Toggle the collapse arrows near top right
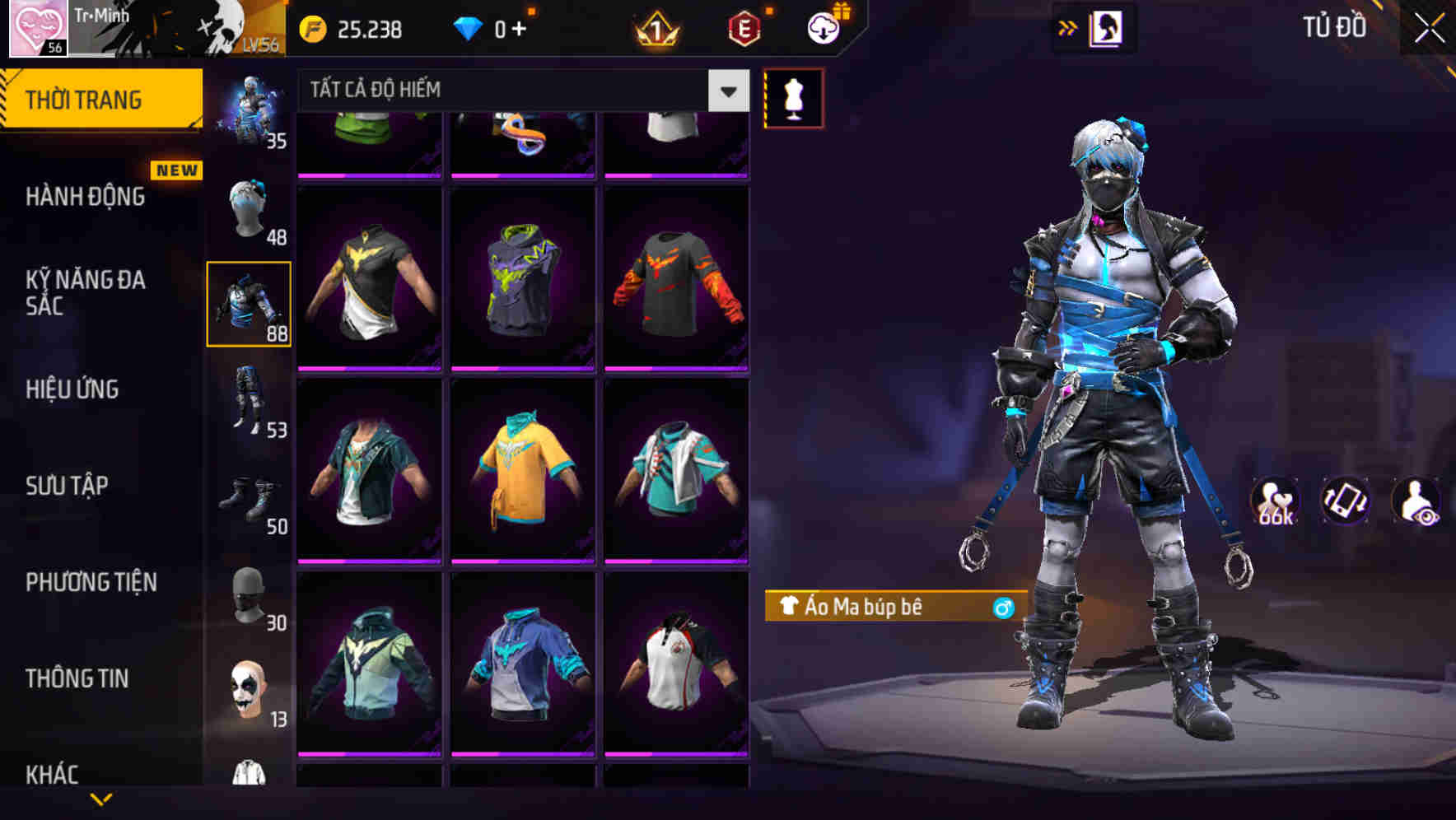Screen dimensions: 1456x820 tap(1068, 26)
